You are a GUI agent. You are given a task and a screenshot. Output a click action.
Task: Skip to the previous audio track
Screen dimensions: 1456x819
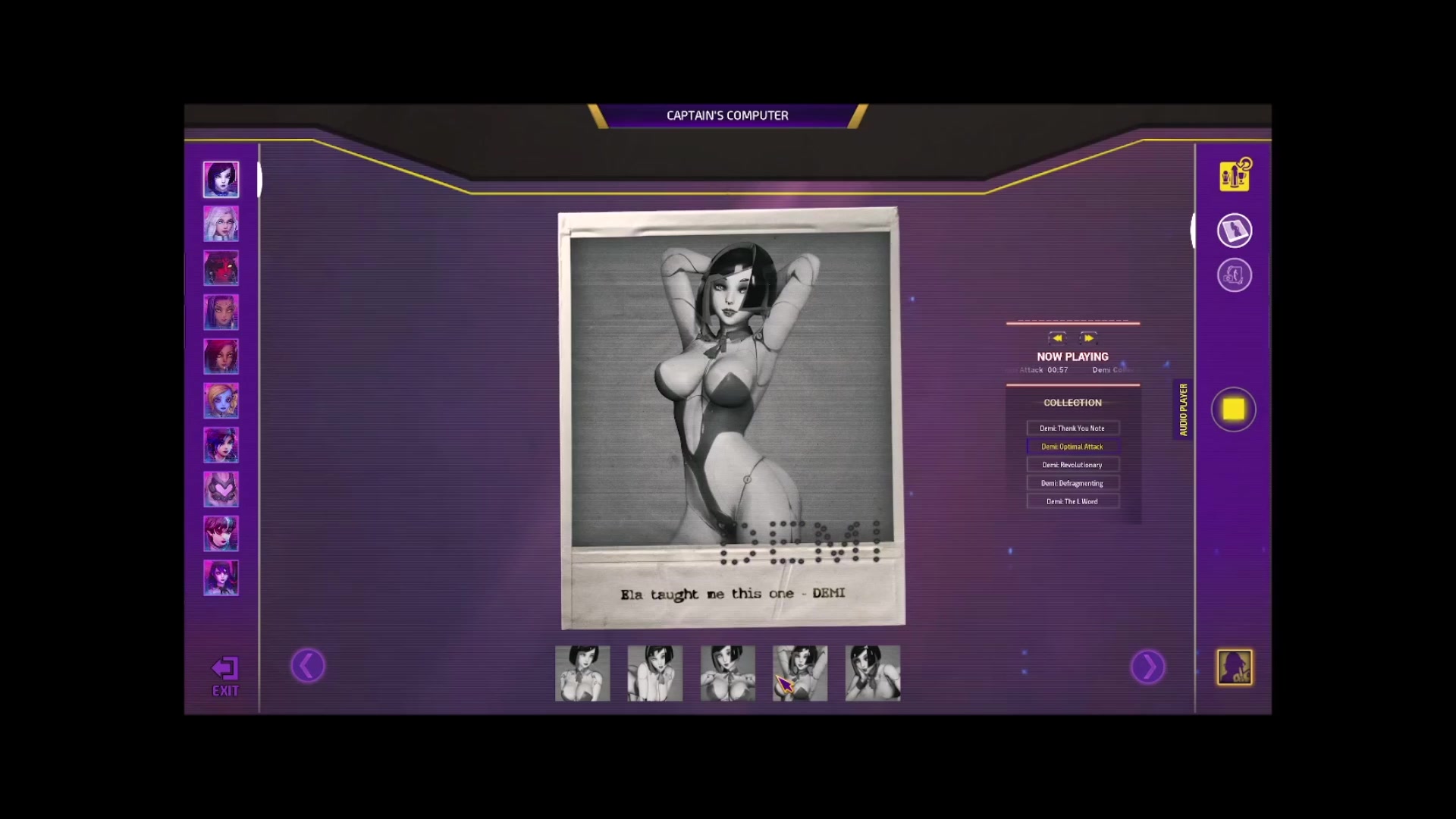click(1057, 338)
